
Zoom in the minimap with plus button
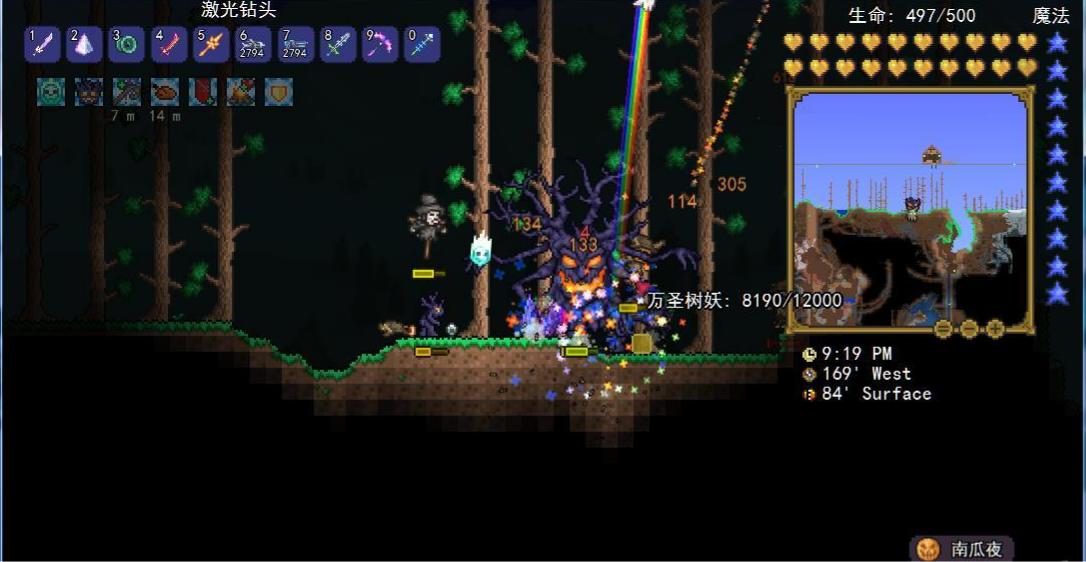[x=995, y=329]
